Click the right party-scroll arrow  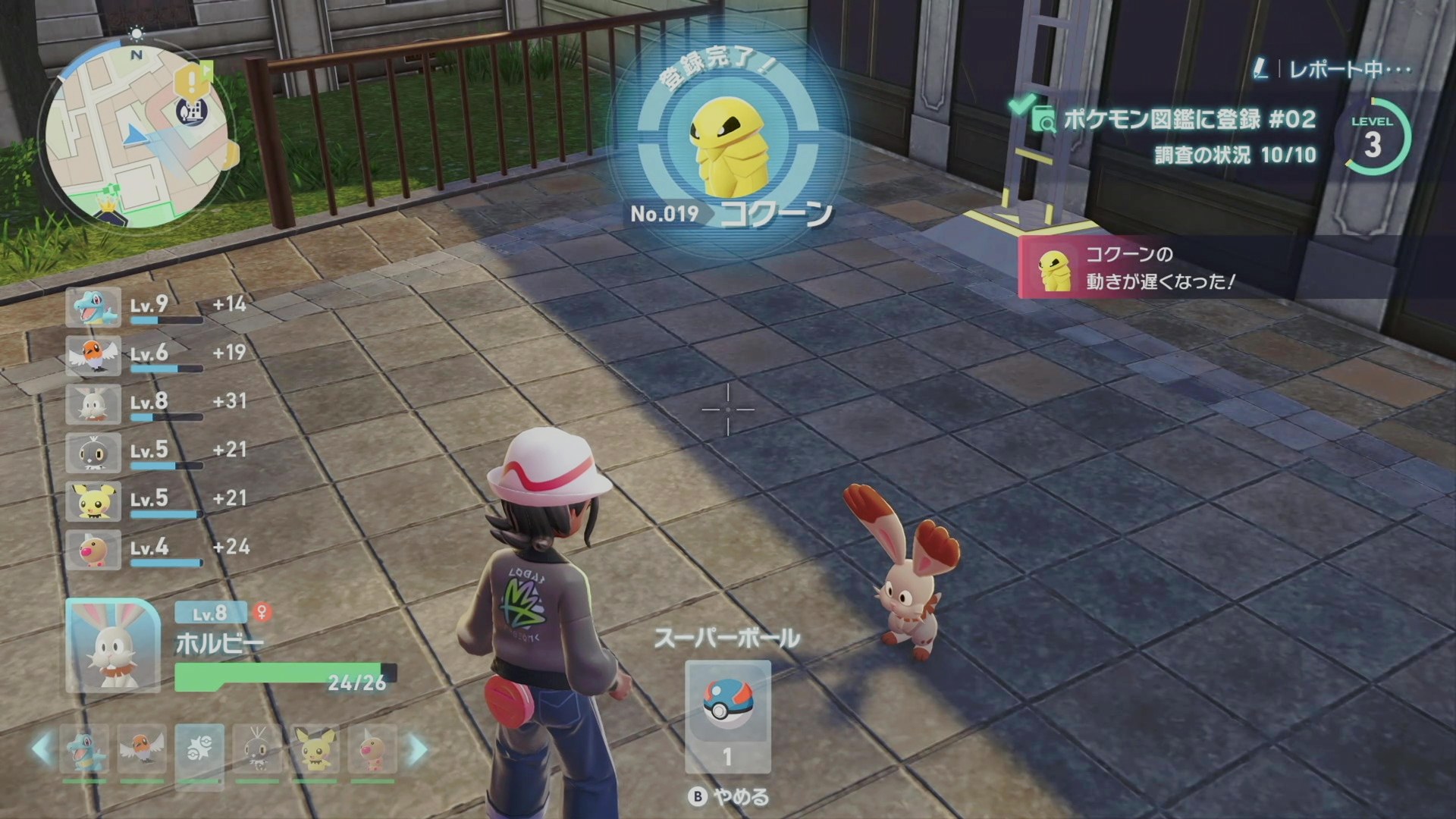click(x=418, y=749)
